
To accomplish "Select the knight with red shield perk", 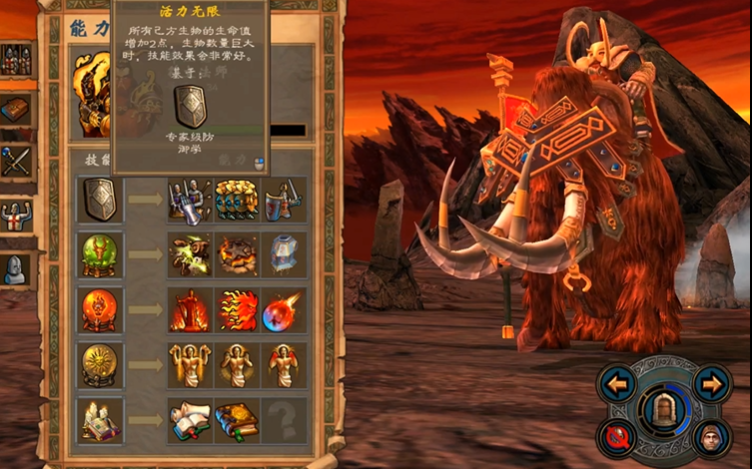I will tap(283, 200).
